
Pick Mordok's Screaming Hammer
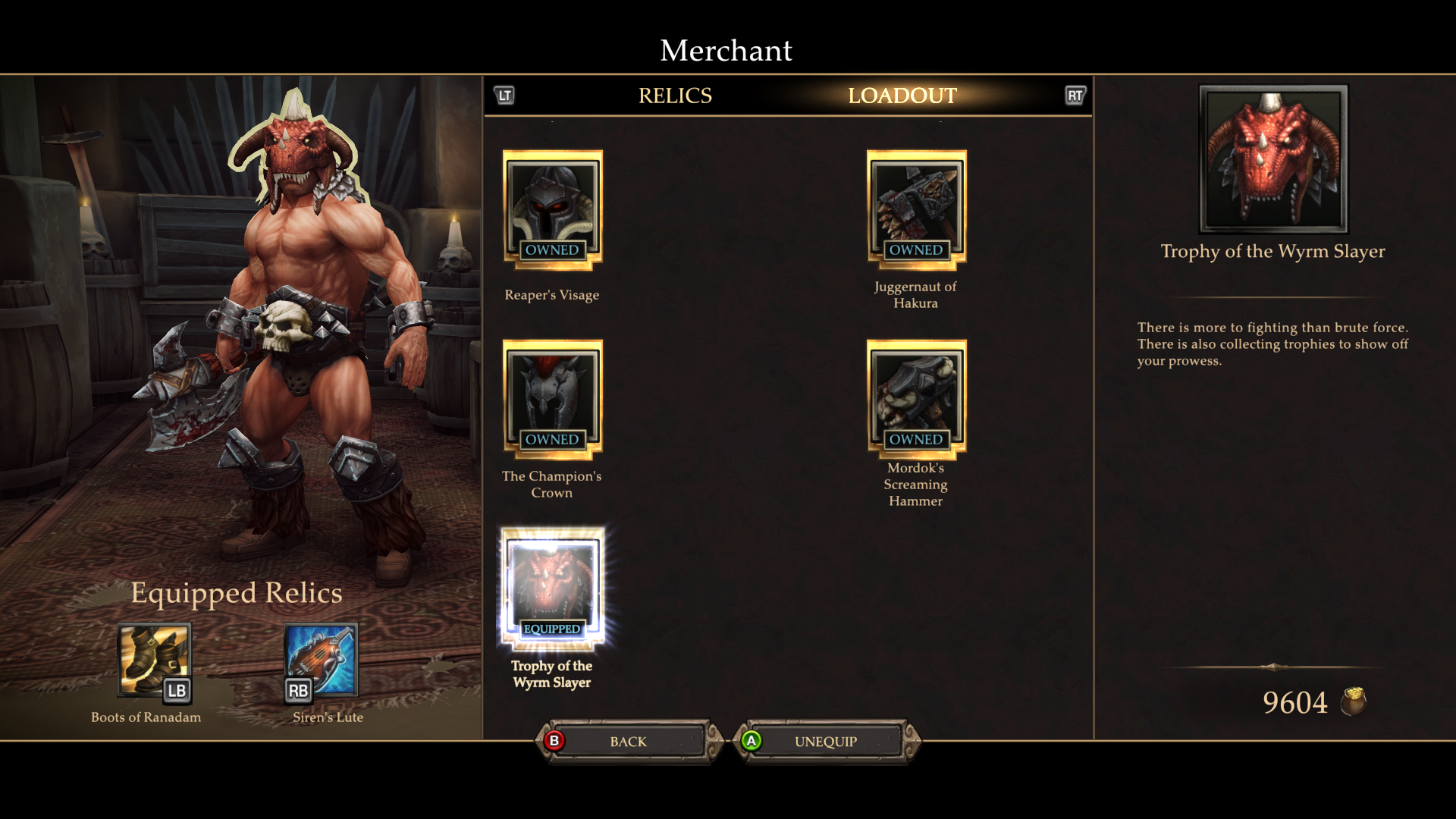click(916, 400)
